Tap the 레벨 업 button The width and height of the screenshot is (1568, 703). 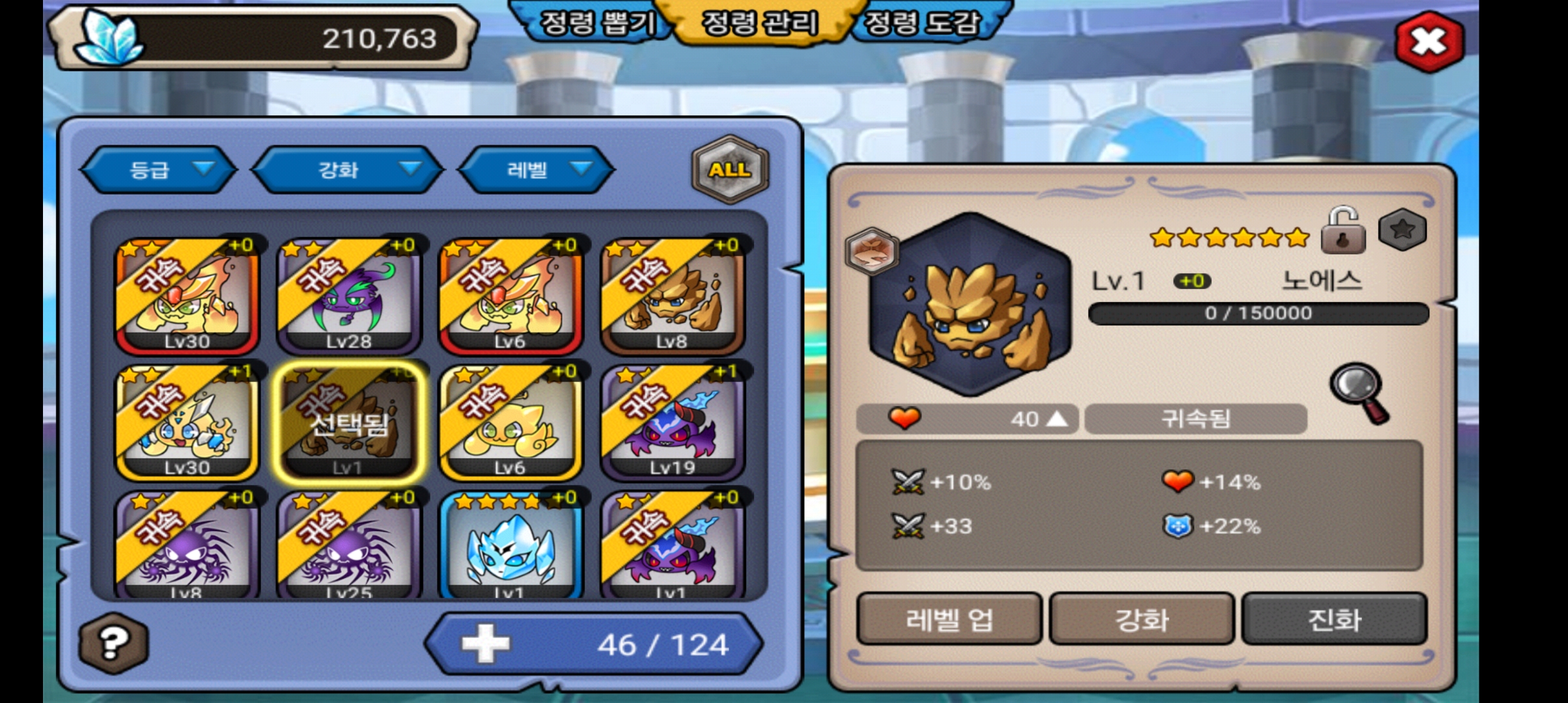point(949,619)
